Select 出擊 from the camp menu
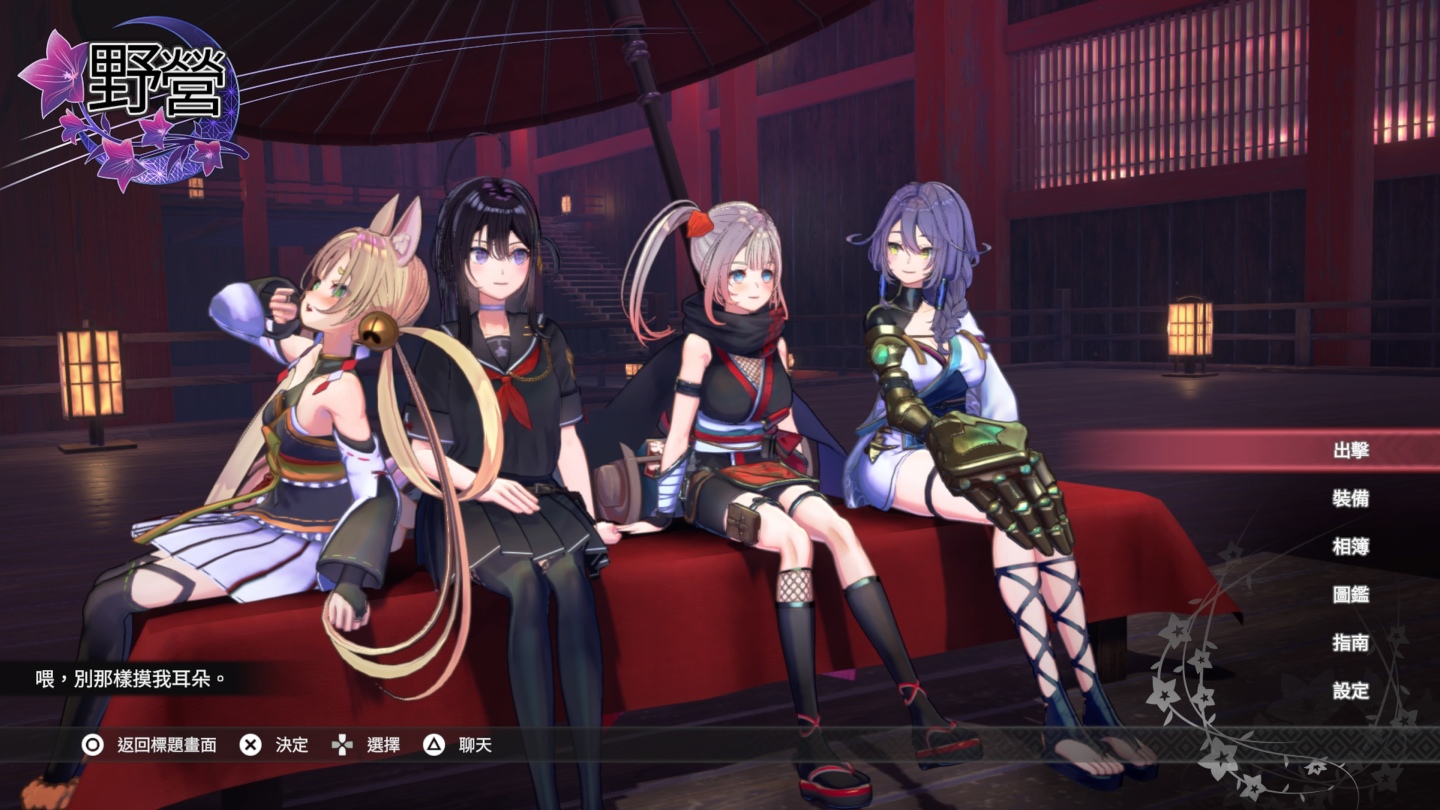The image size is (1440, 810). 1350,450
